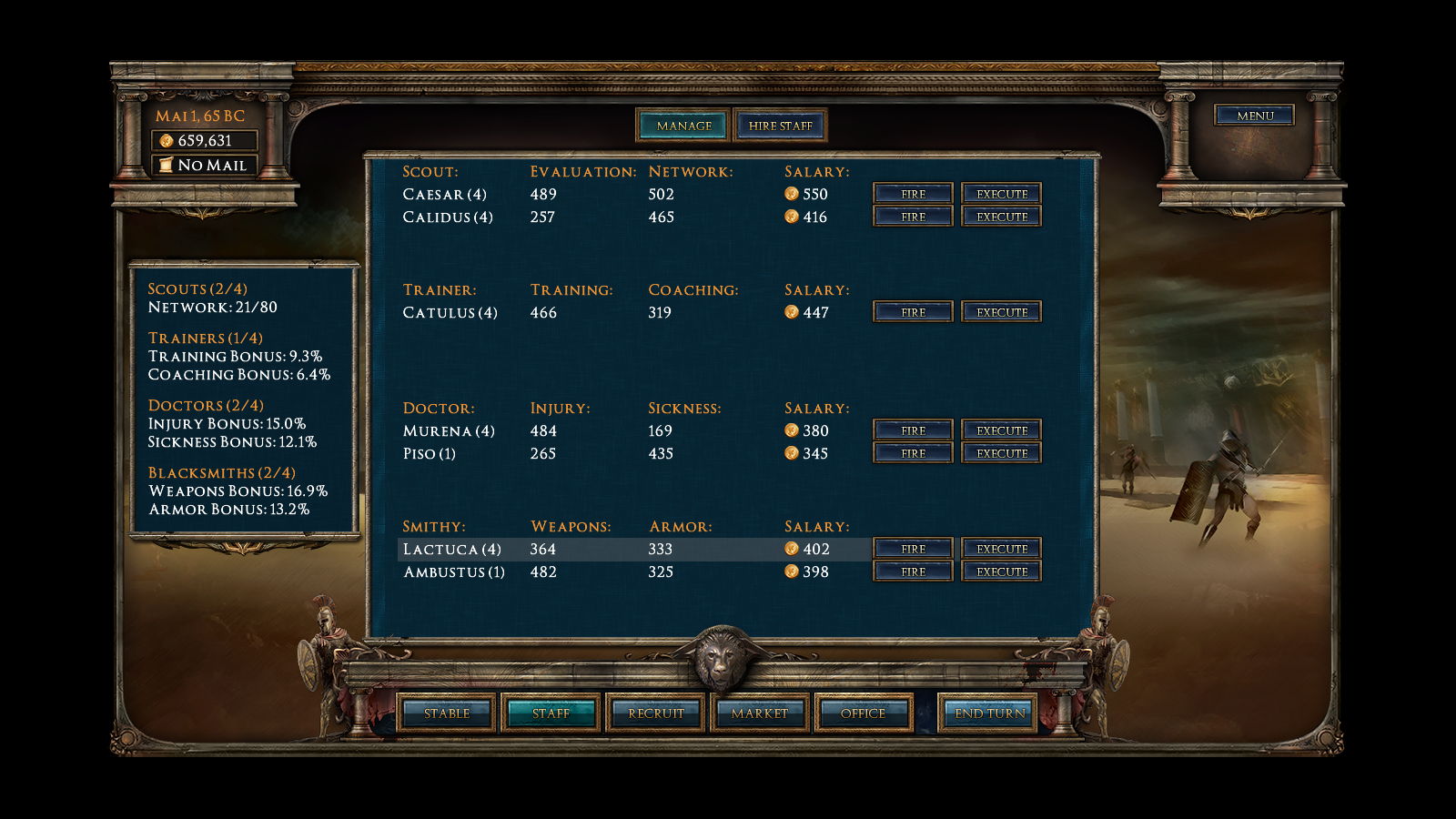The height and width of the screenshot is (819, 1456).
Task: Execute the scout Calidus
Action: click(x=1001, y=217)
